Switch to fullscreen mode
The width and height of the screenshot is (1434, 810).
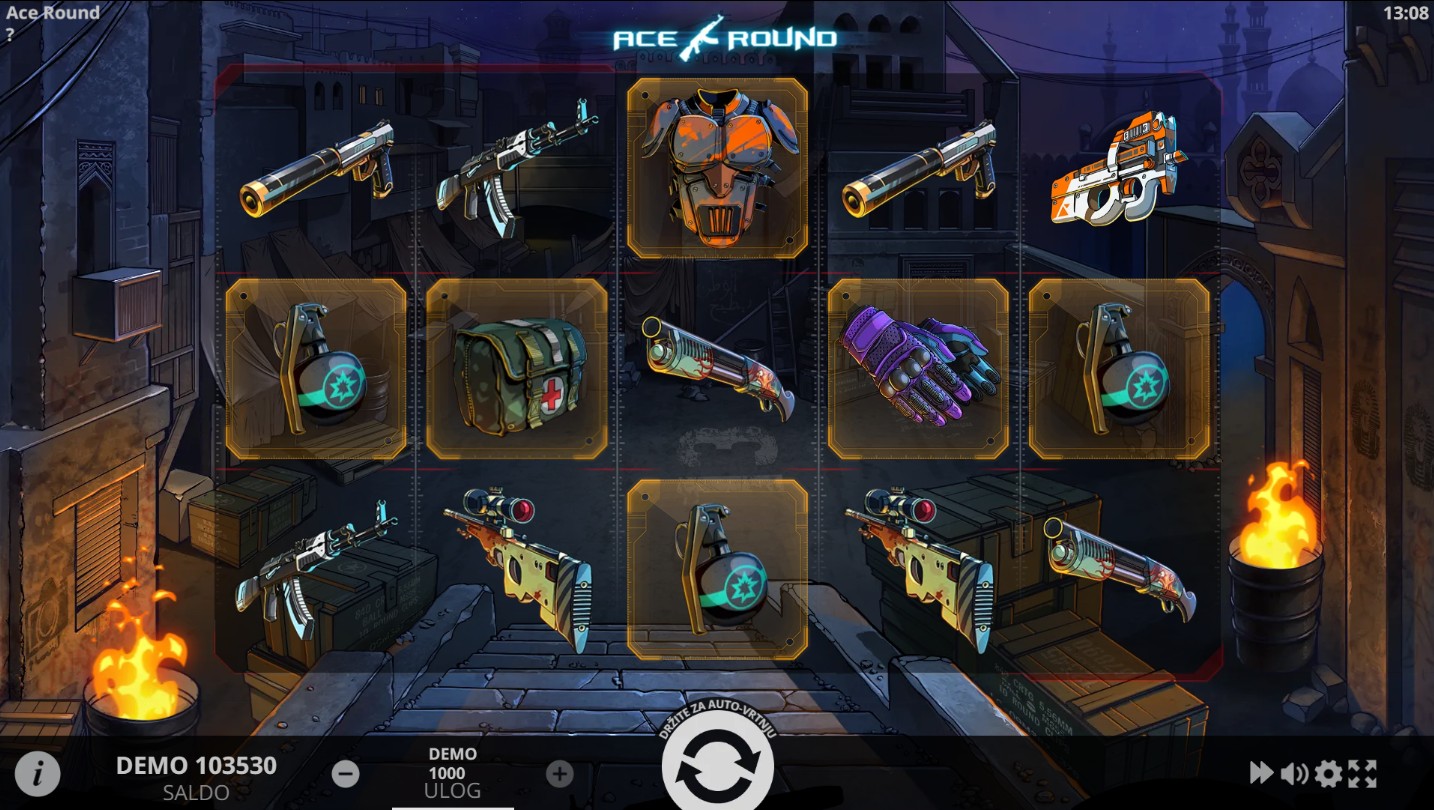click(1362, 773)
